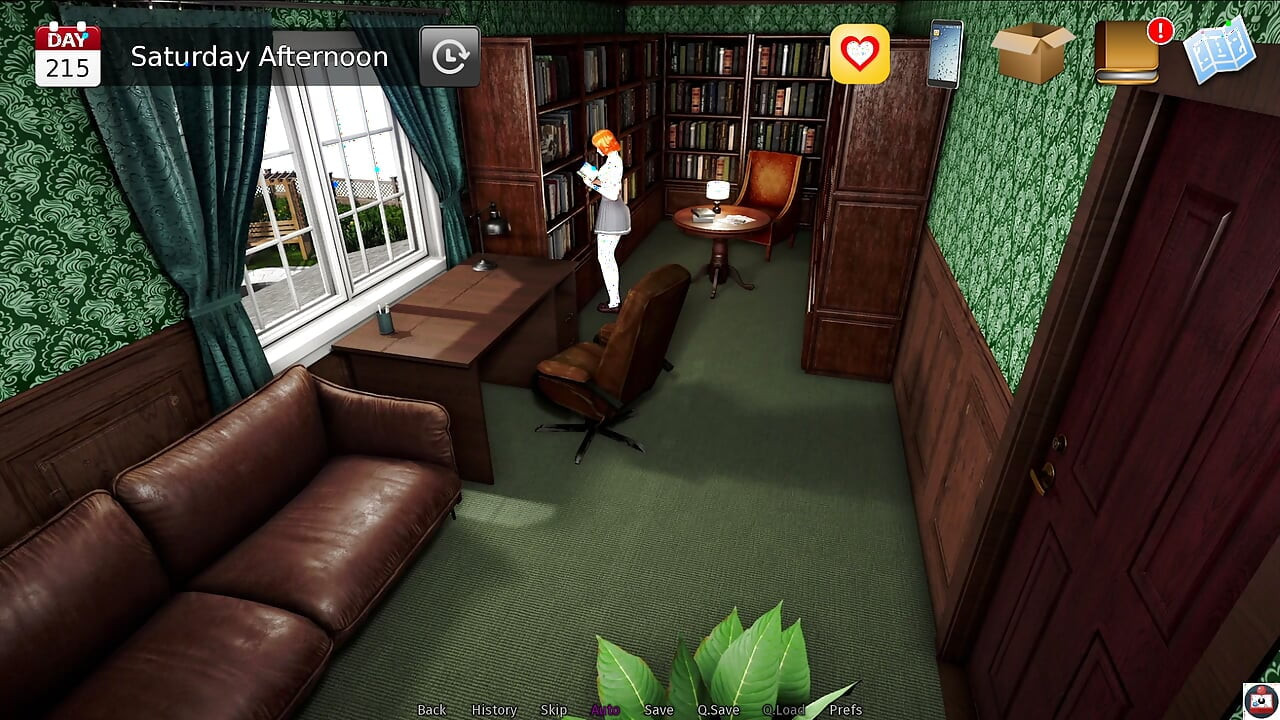Show the dialogue History
Screen dimensions: 1280x720
pos(494,710)
